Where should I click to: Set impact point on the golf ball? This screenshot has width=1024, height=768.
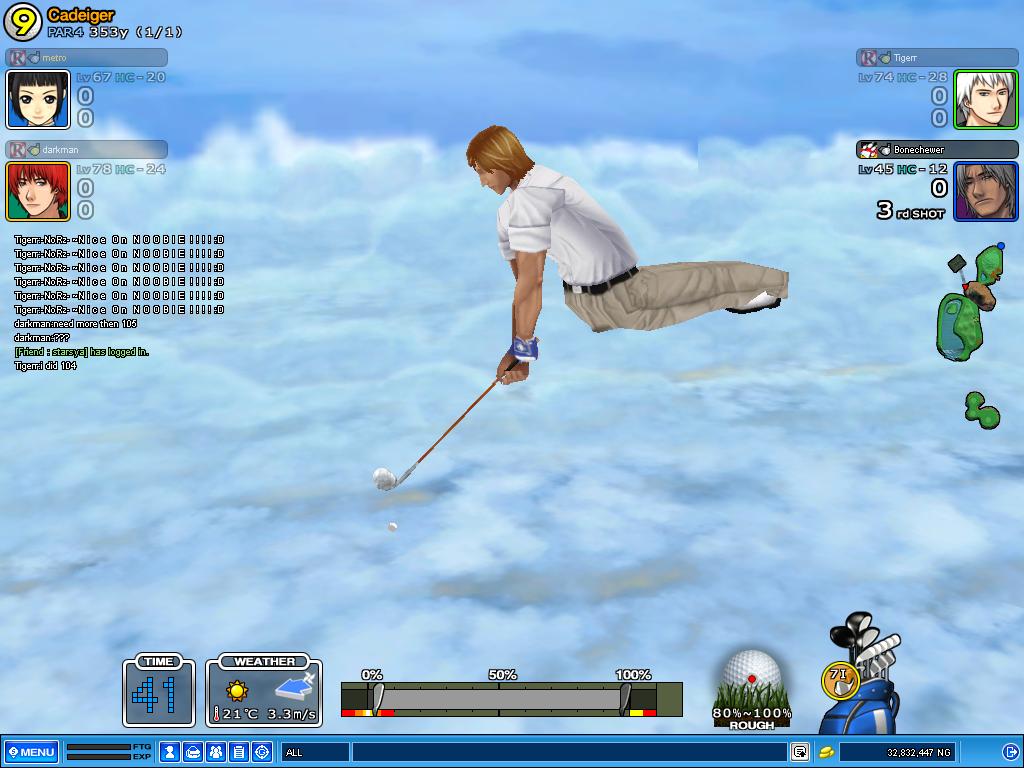pos(752,676)
